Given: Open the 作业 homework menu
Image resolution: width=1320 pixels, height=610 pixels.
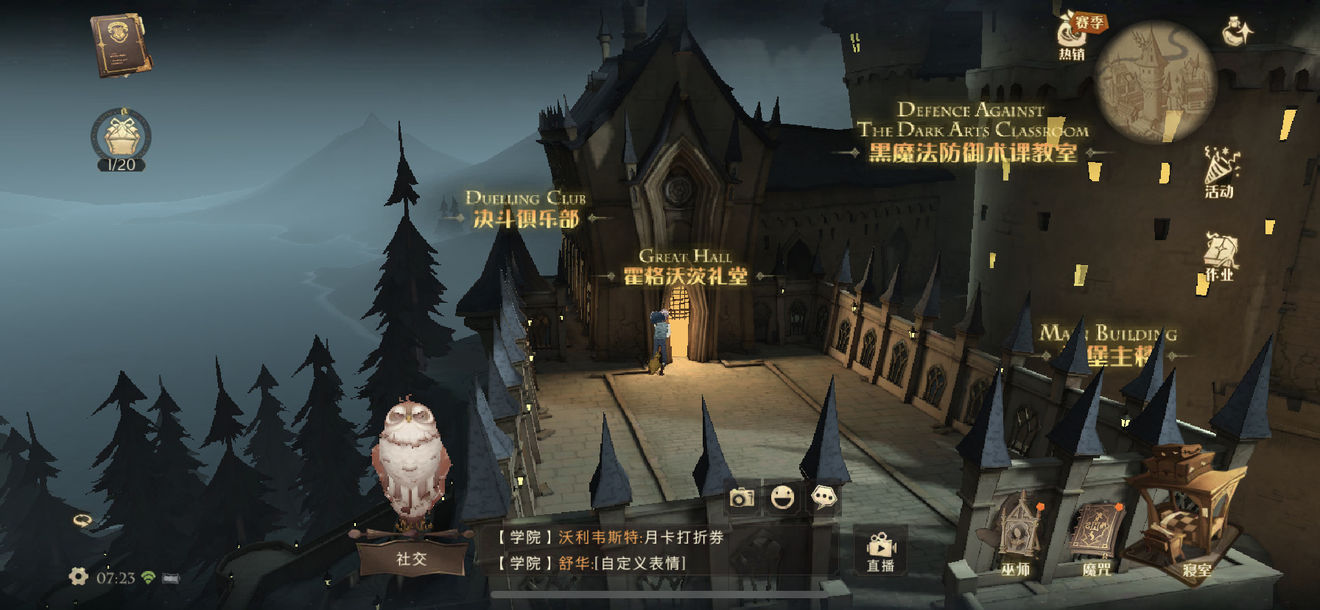Looking at the screenshot, I should (1219, 256).
